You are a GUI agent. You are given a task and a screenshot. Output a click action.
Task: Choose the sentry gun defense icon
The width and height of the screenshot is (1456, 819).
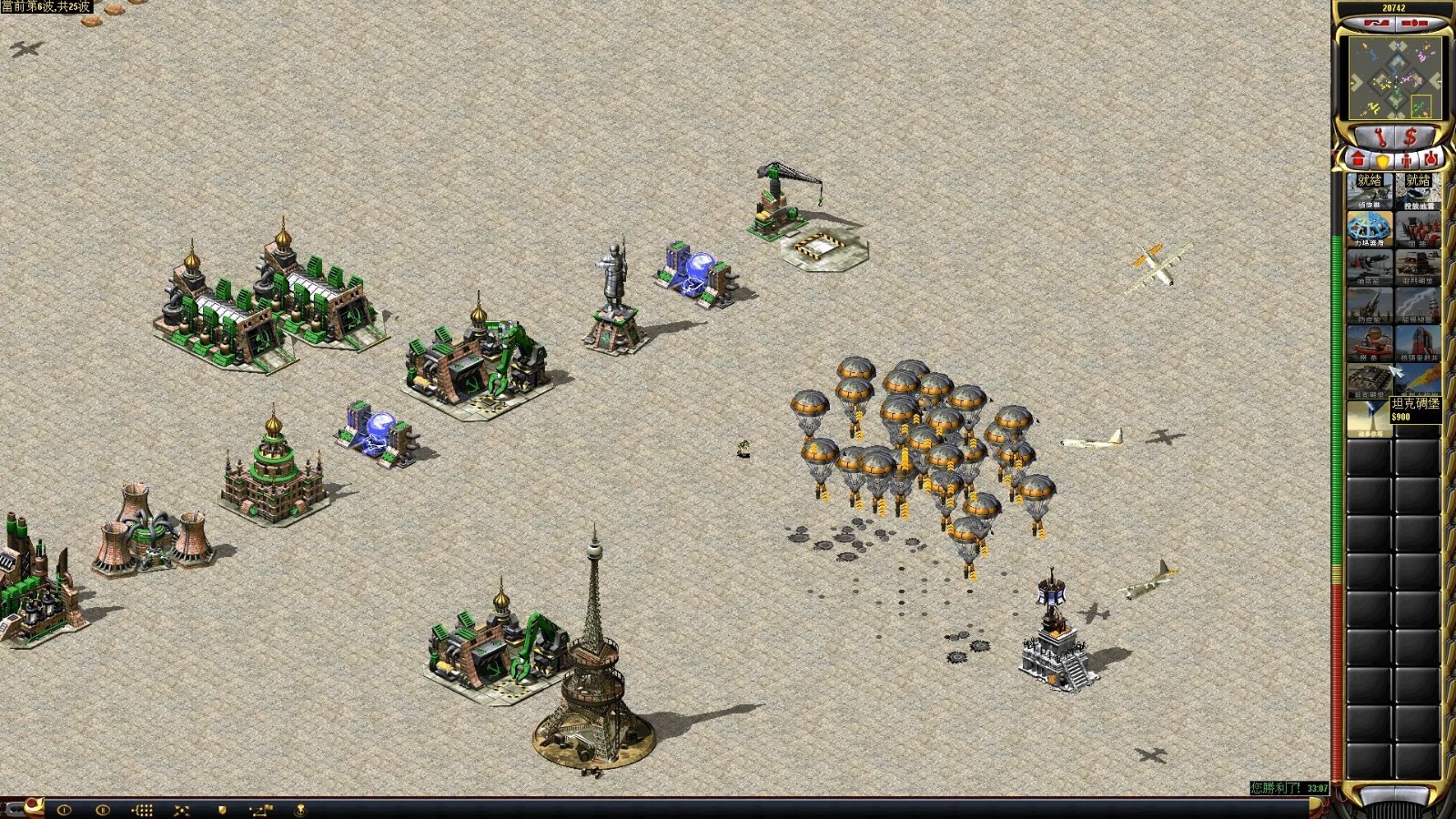[x=1370, y=268]
